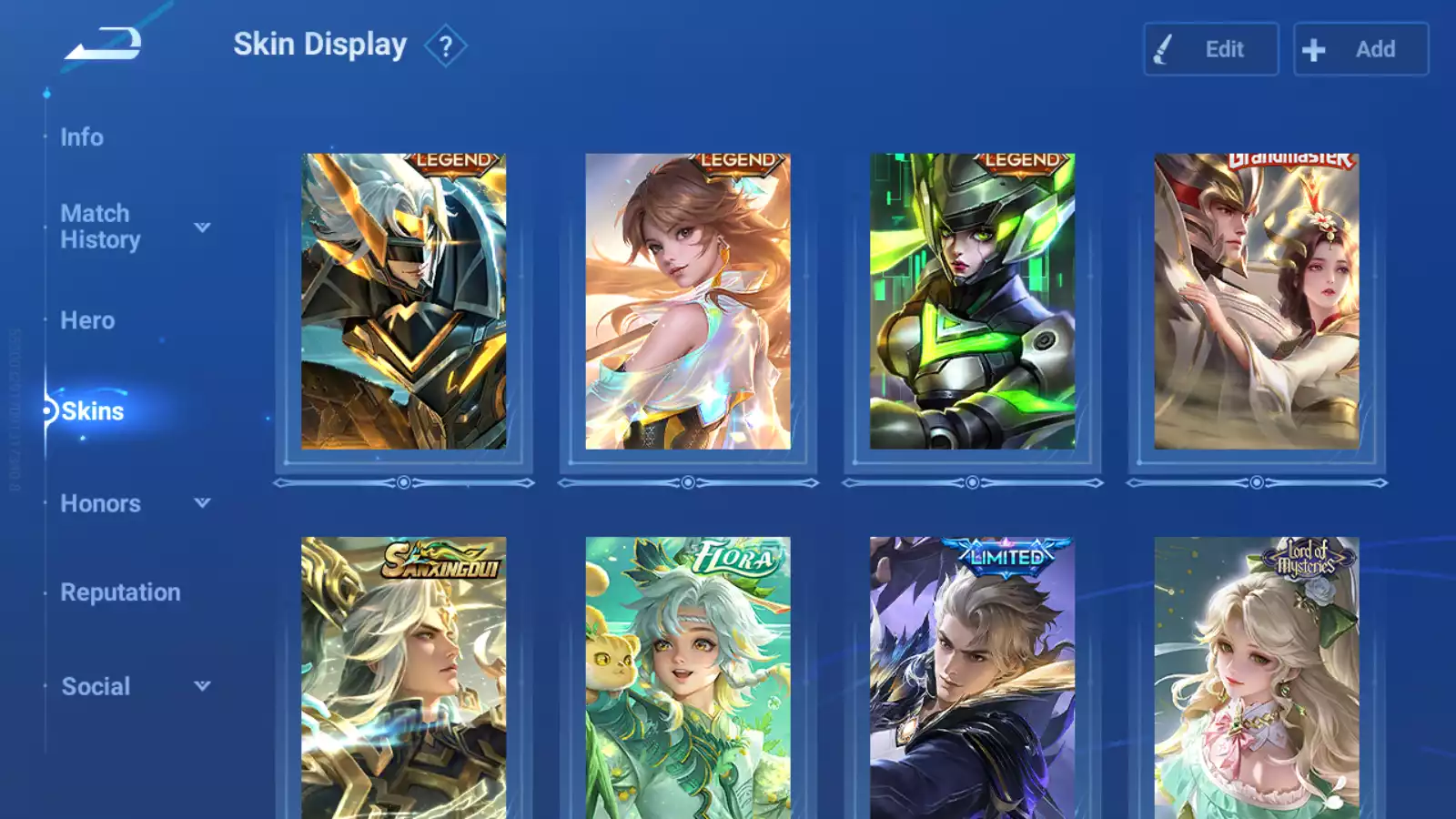Open the Honors section

coord(100,503)
